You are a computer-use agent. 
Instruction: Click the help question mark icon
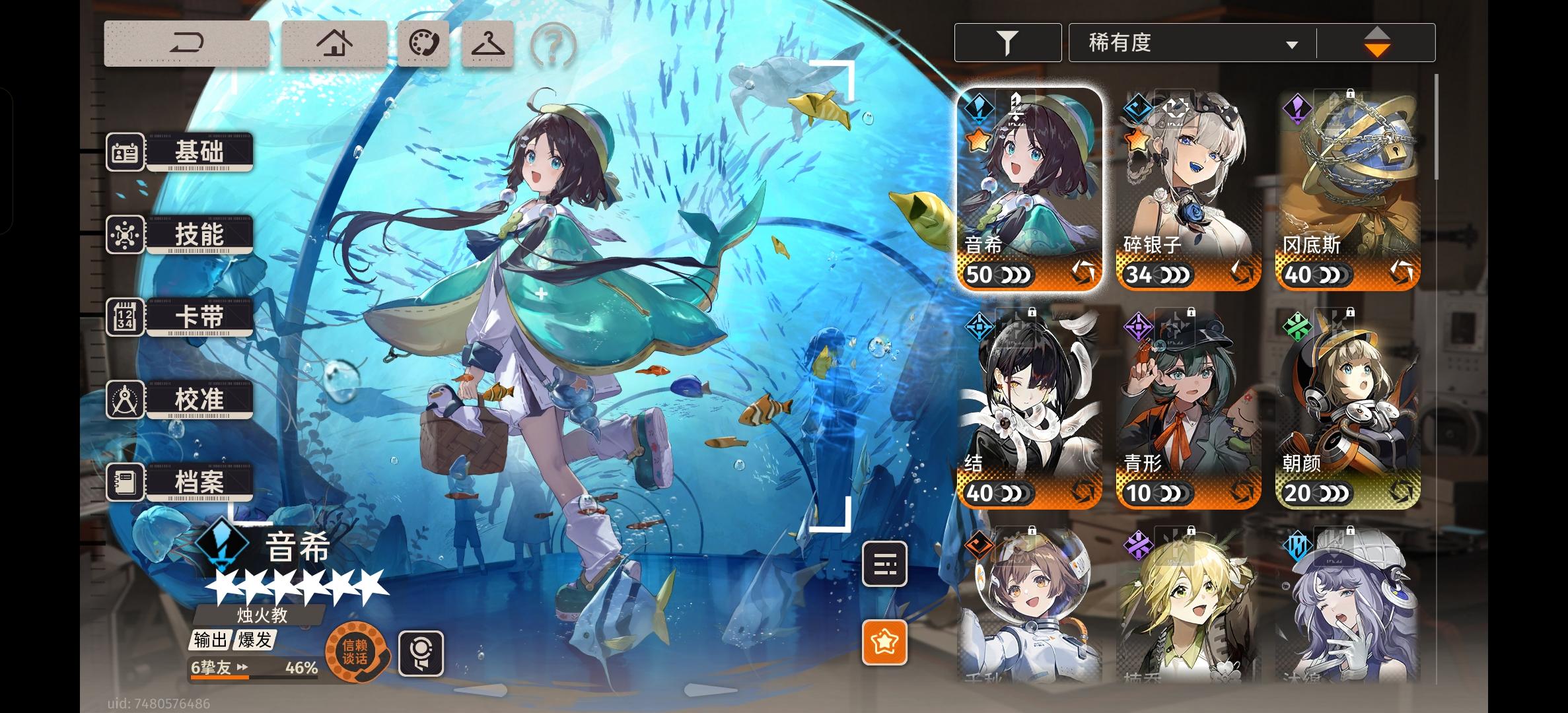point(553,44)
